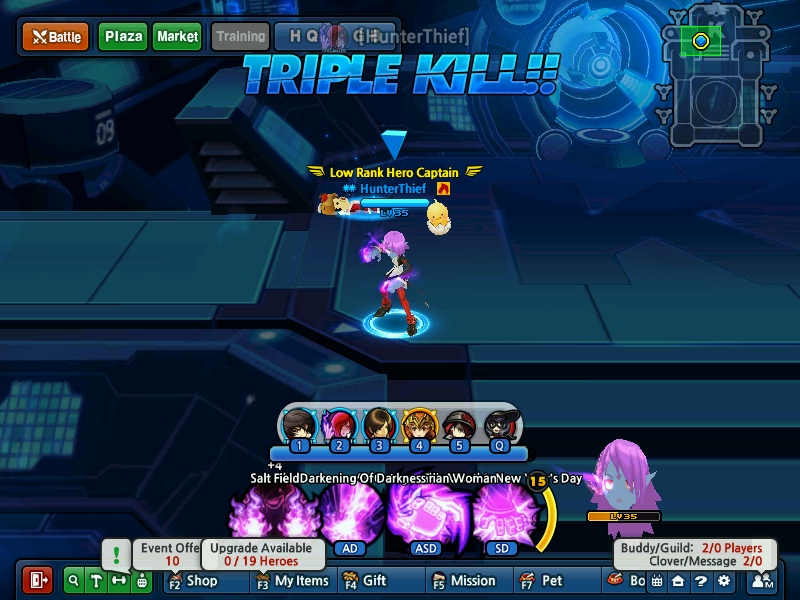Pick the hero portrait in slot 3

coord(379,426)
